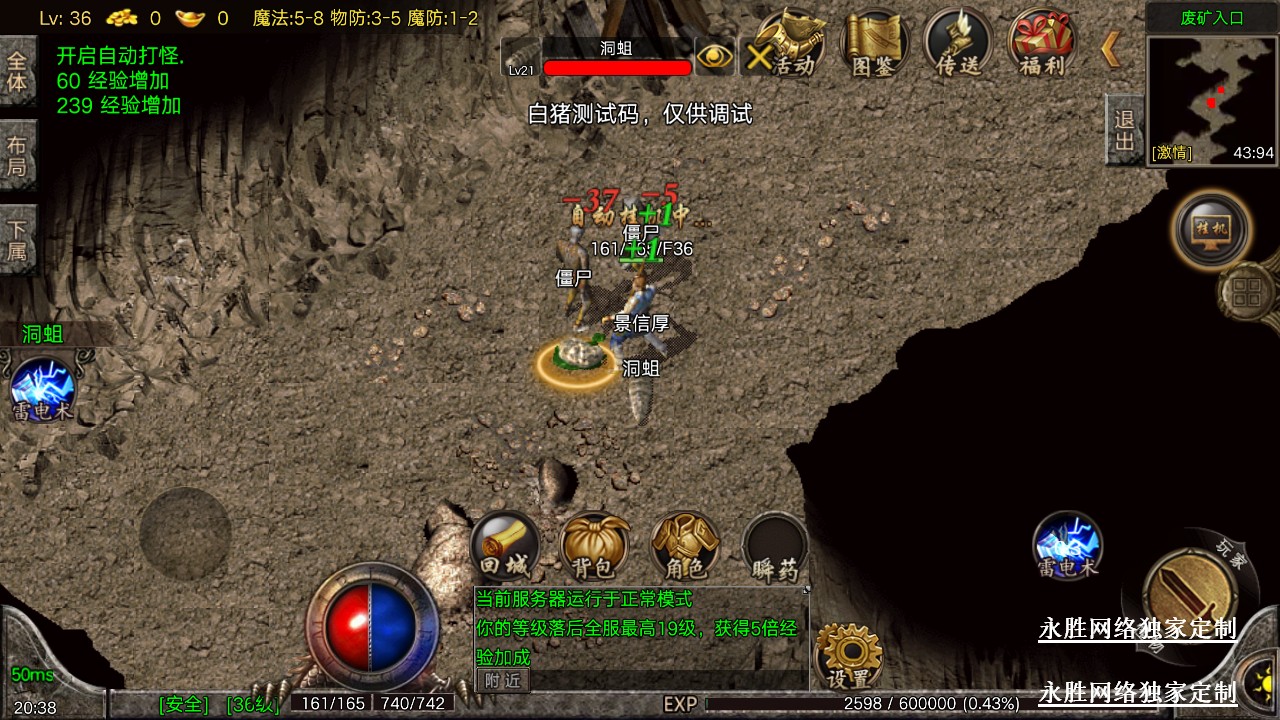Open the 传送 teleport menu
This screenshot has width=1280, height=720.
click(x=958, y=44)
